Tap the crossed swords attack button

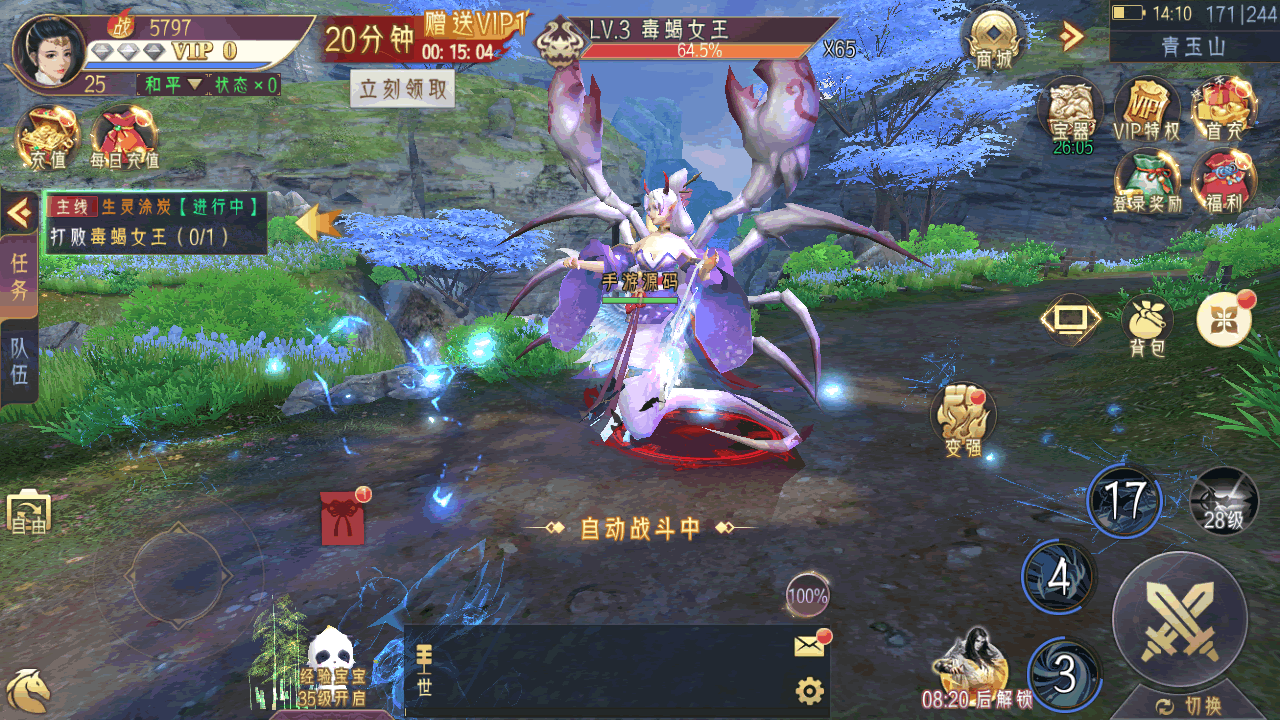[x=1180, y=619]
